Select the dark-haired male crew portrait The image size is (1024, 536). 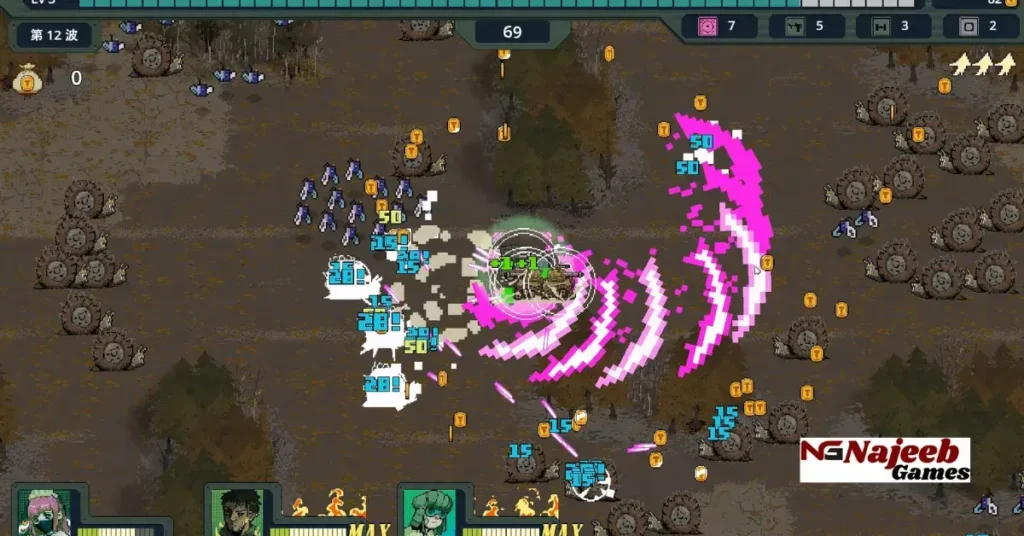(238, 514)
